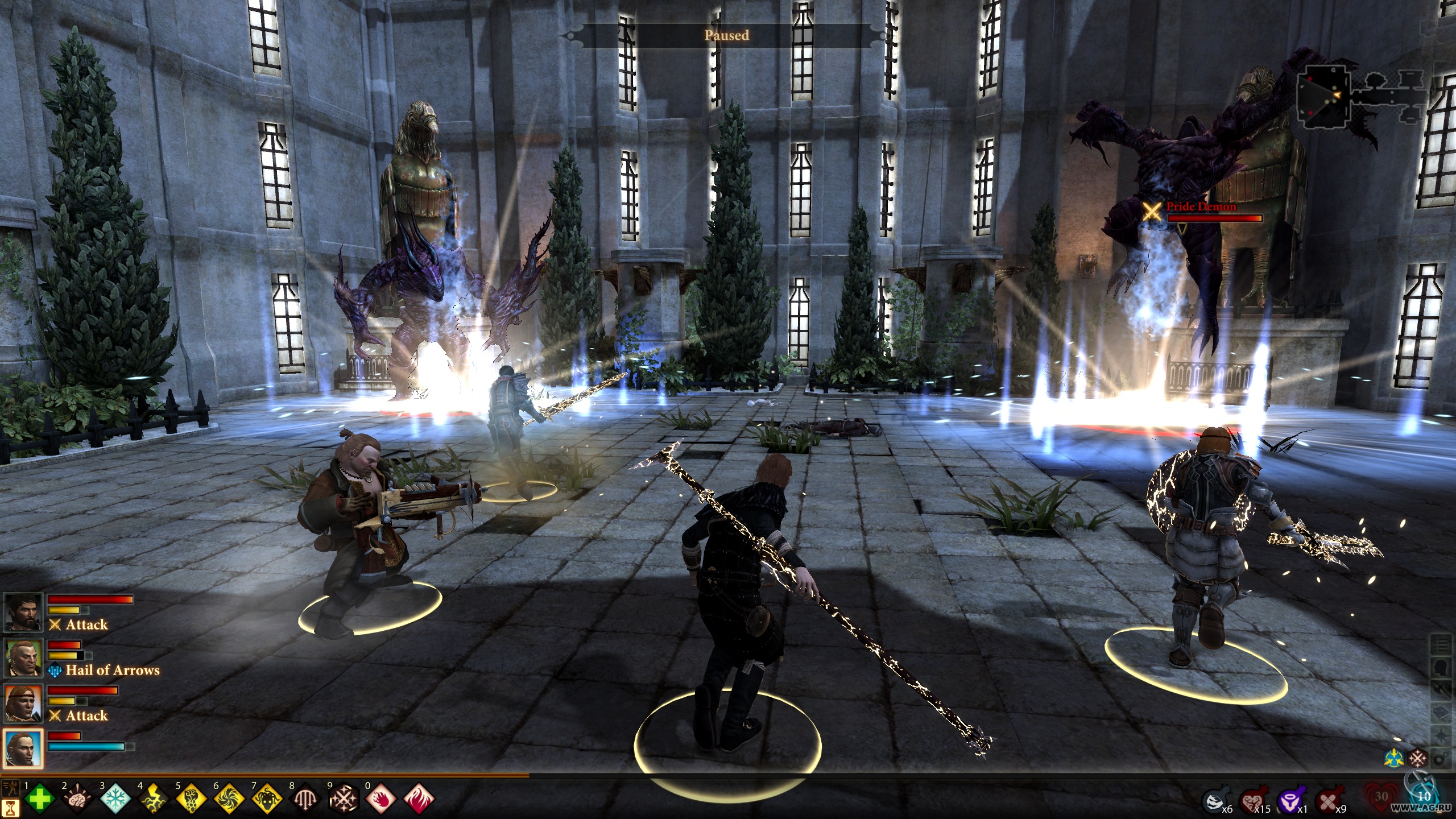Cast the yellow swirling vortex spell

(x=230, y=799)
